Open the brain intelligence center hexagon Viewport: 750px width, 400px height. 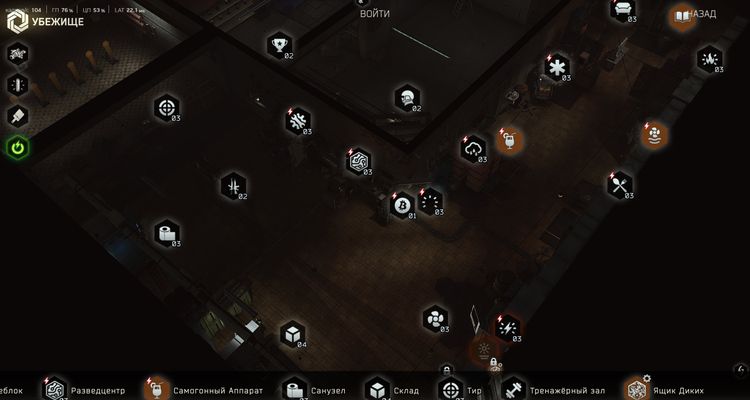click(358, 160)
